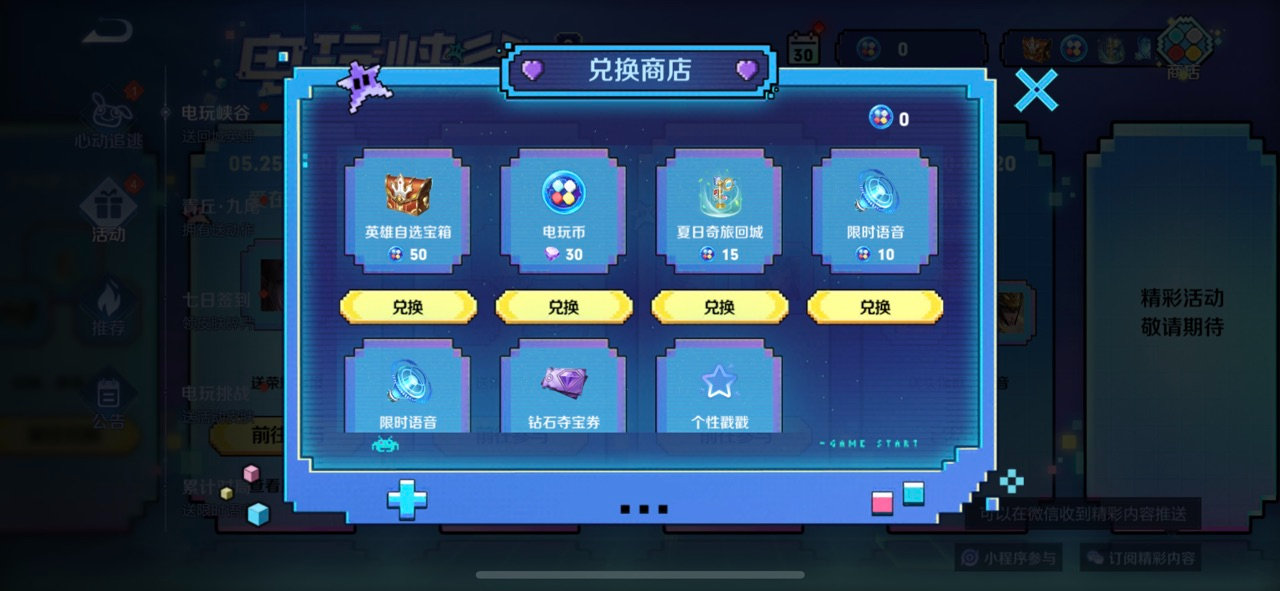Open the 活动 gift box menu

108,212
